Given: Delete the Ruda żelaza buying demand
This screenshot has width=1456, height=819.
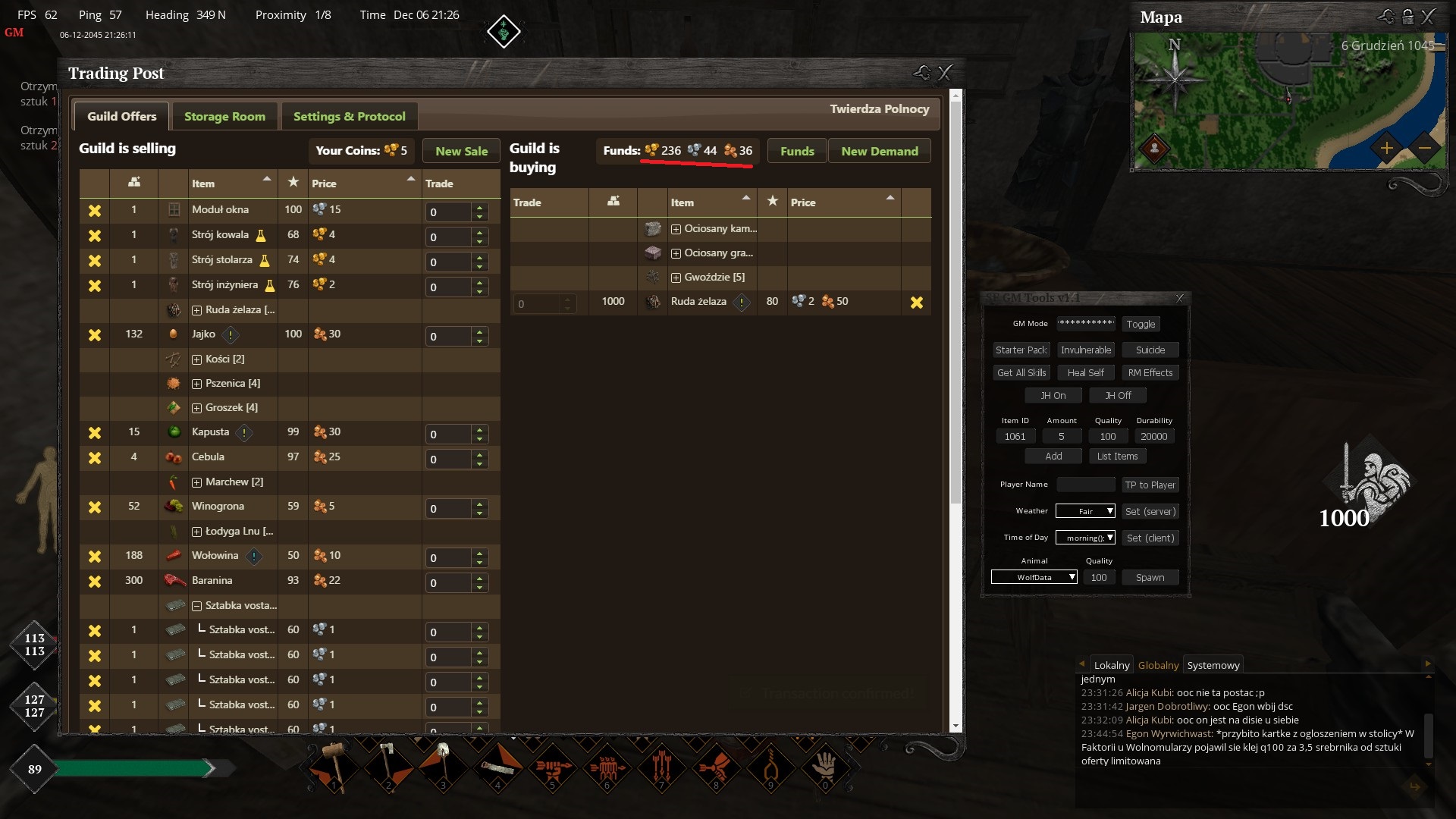Looking at the screenshot, I should 916,303.
